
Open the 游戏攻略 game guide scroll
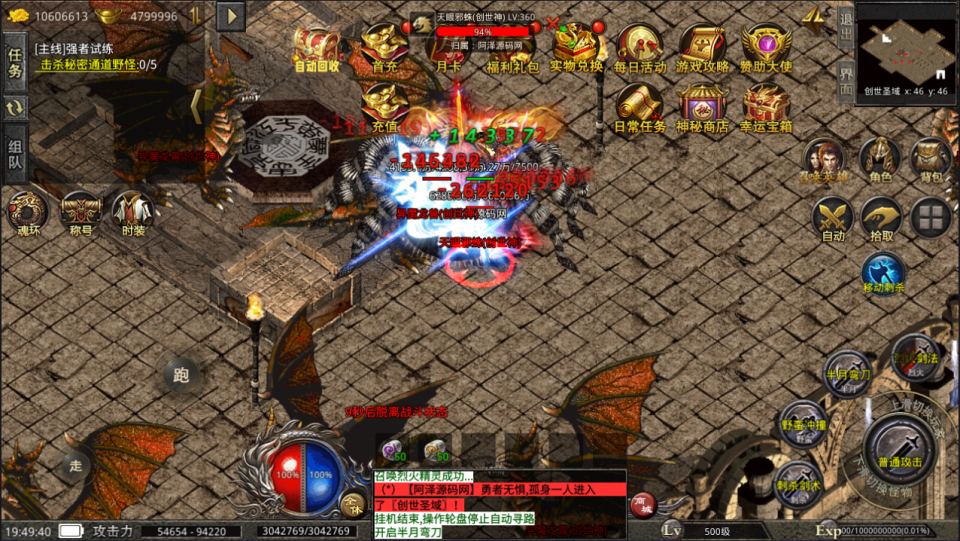702,47
